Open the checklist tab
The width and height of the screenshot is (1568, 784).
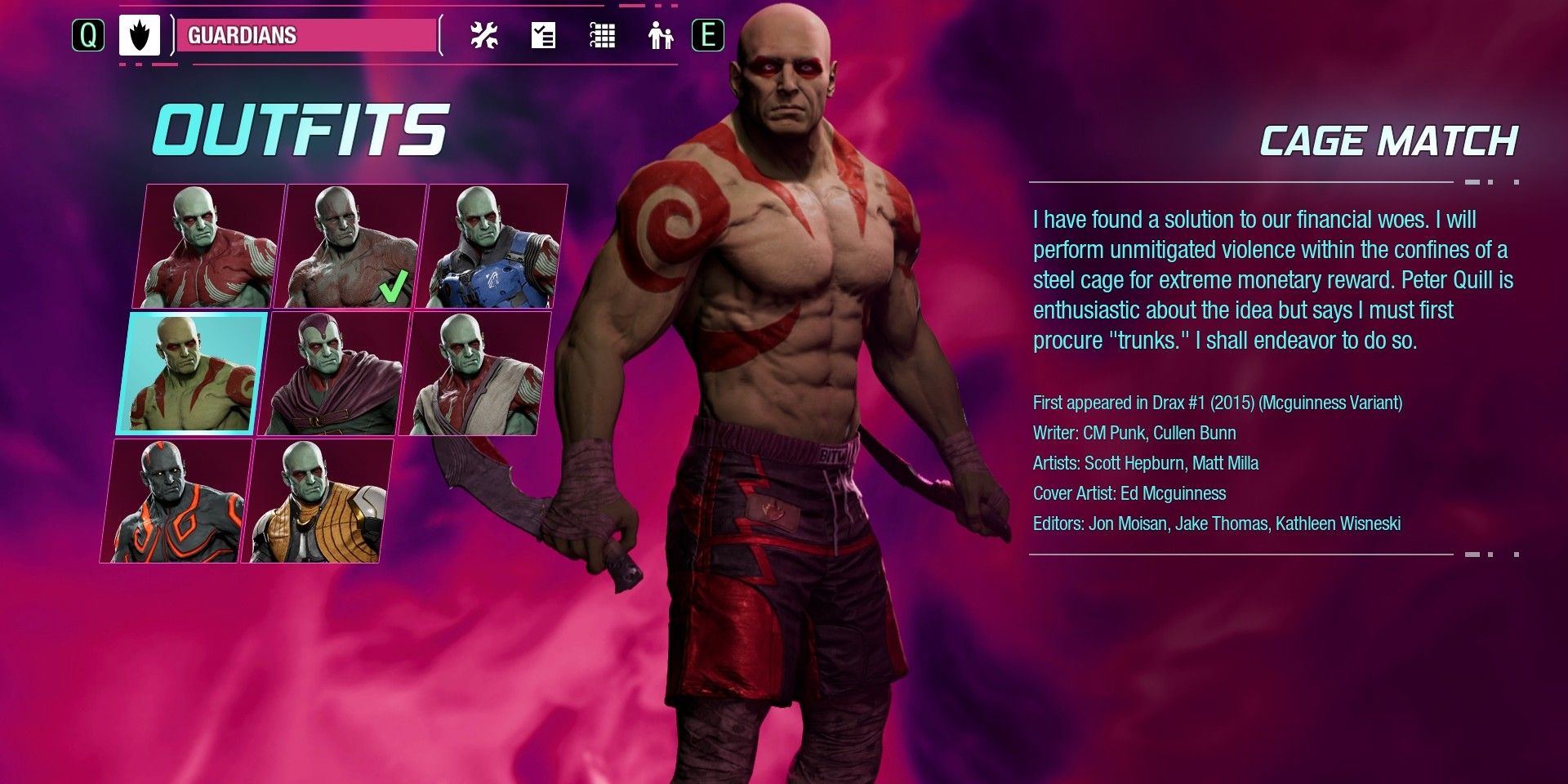pos(543,35)
